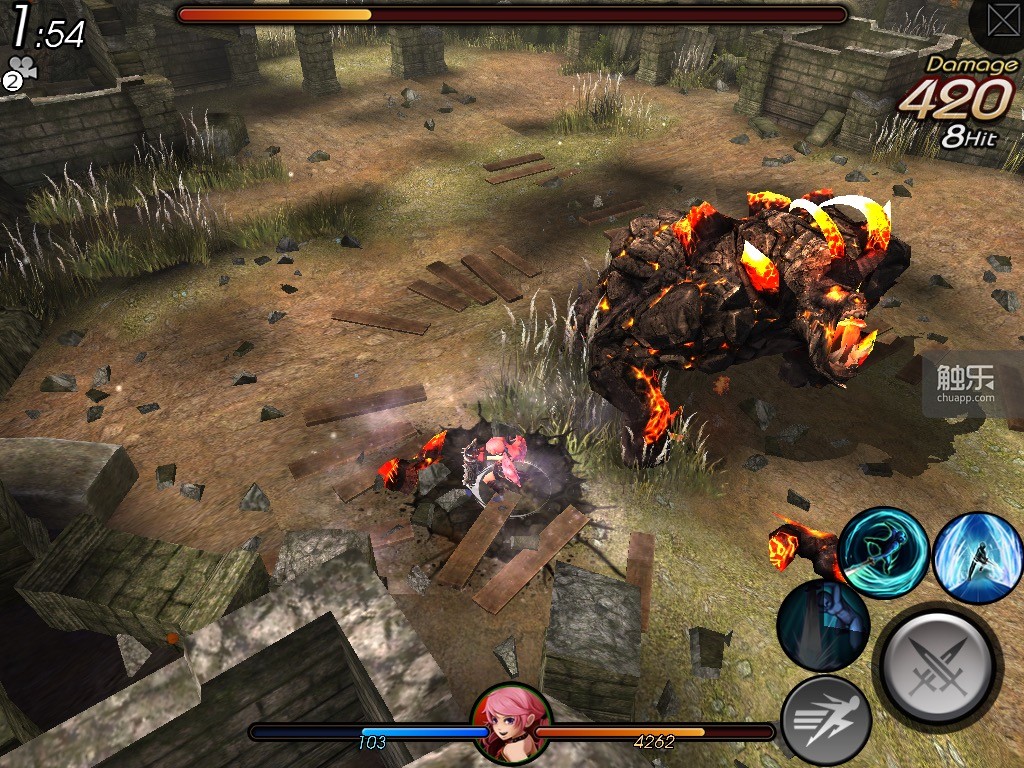Toggle the camera view icon

19,73
